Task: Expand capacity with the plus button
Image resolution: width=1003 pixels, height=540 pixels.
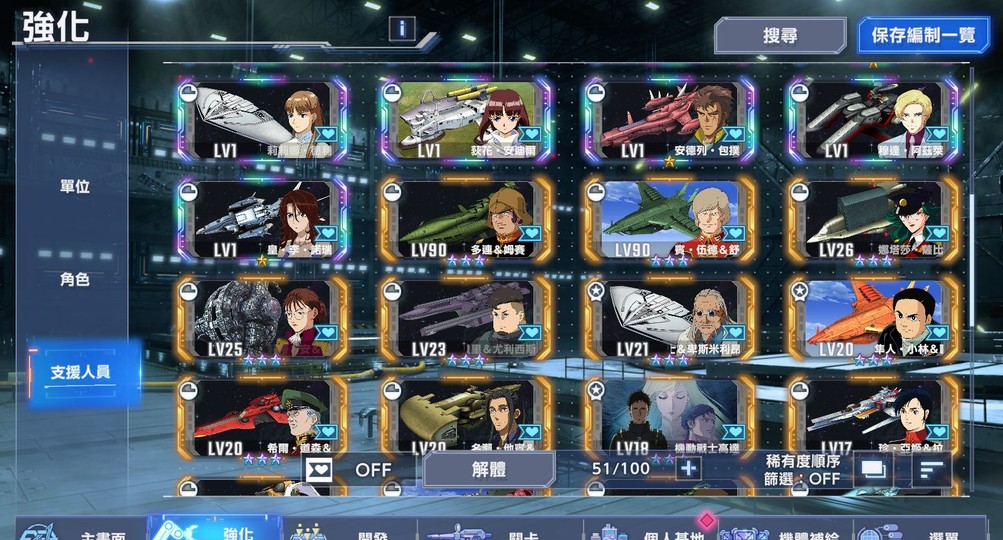Action: point(688,468)
